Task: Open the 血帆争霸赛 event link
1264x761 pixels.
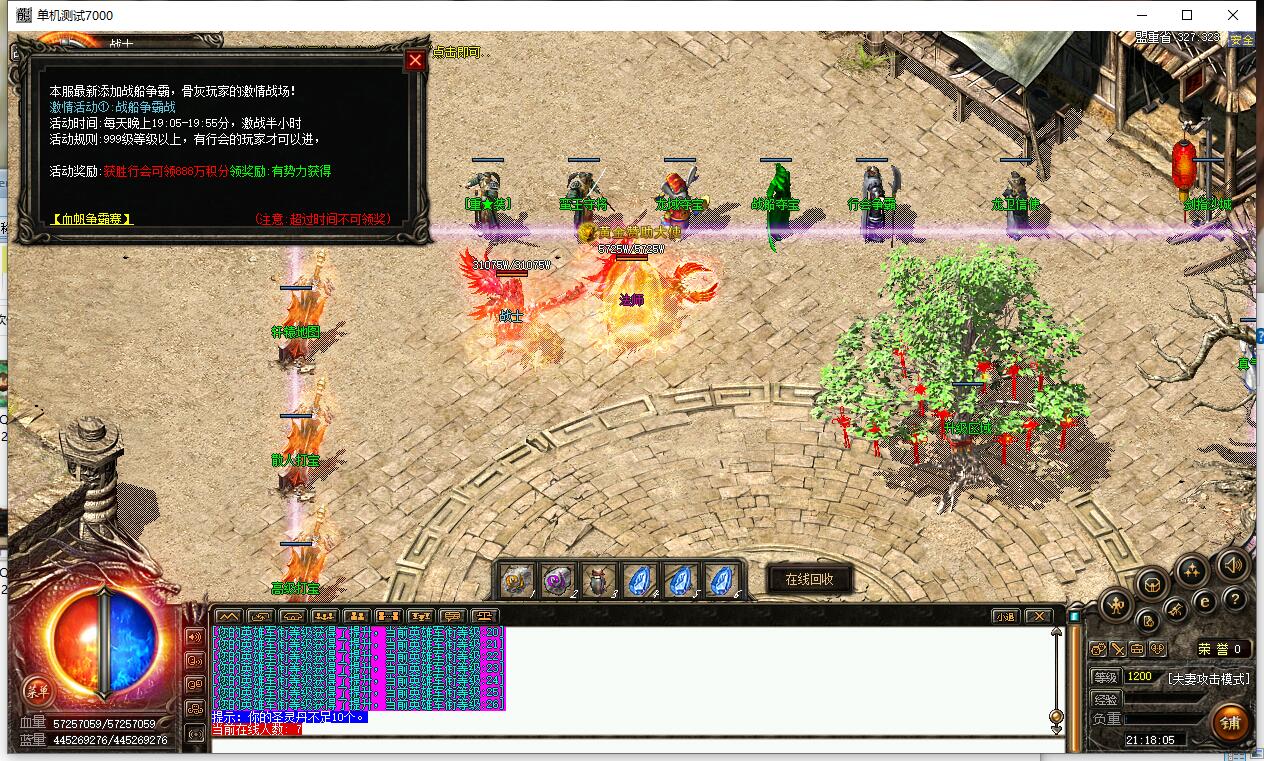Action: pyautogui.click(x=92, y=219)
